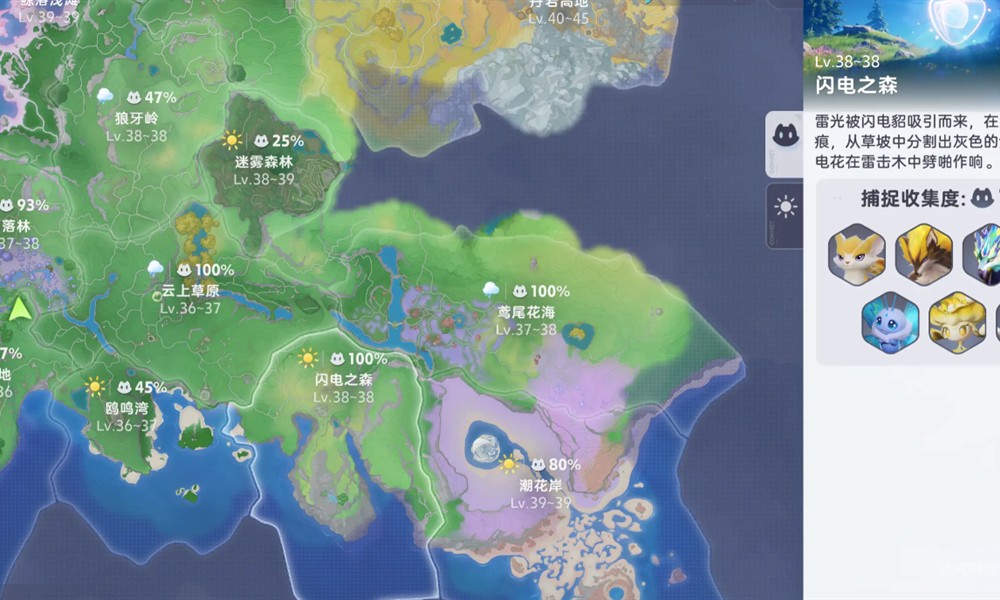Select the 鸢尾花海 region on the map
The image size is (1000, 600).
click(x=527, y=312)
